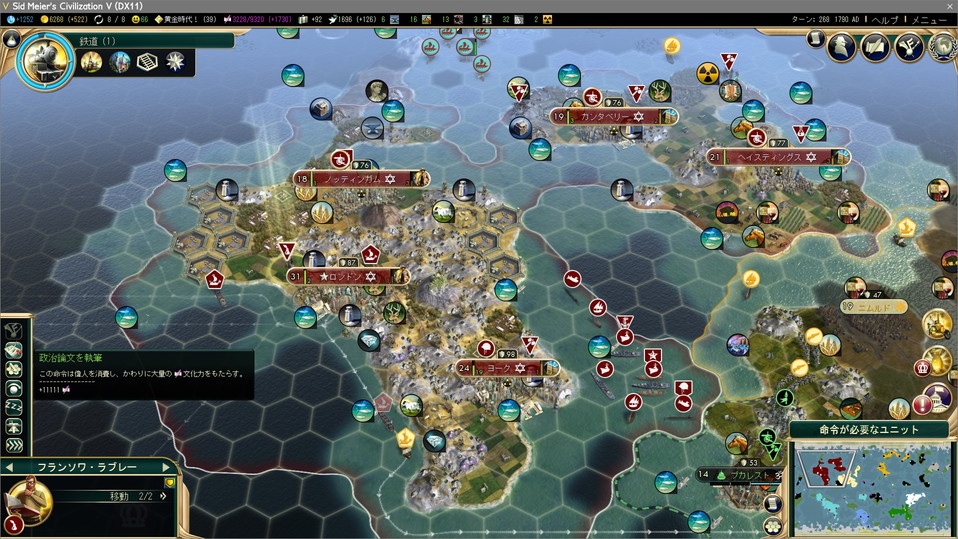The height and width of the screenshot is (539, 958).
Task: Skip the unit's turn with the triple-arrow action
Action: click(x=14, y=445)
